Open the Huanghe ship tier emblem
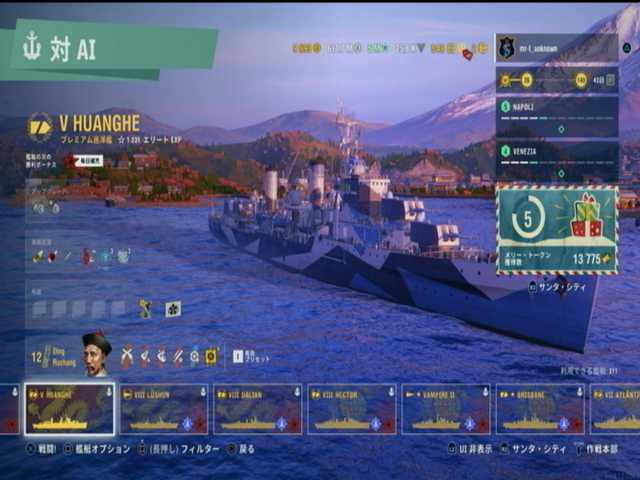Viewport: 640px width, 480px height. [x=41, y=125]
